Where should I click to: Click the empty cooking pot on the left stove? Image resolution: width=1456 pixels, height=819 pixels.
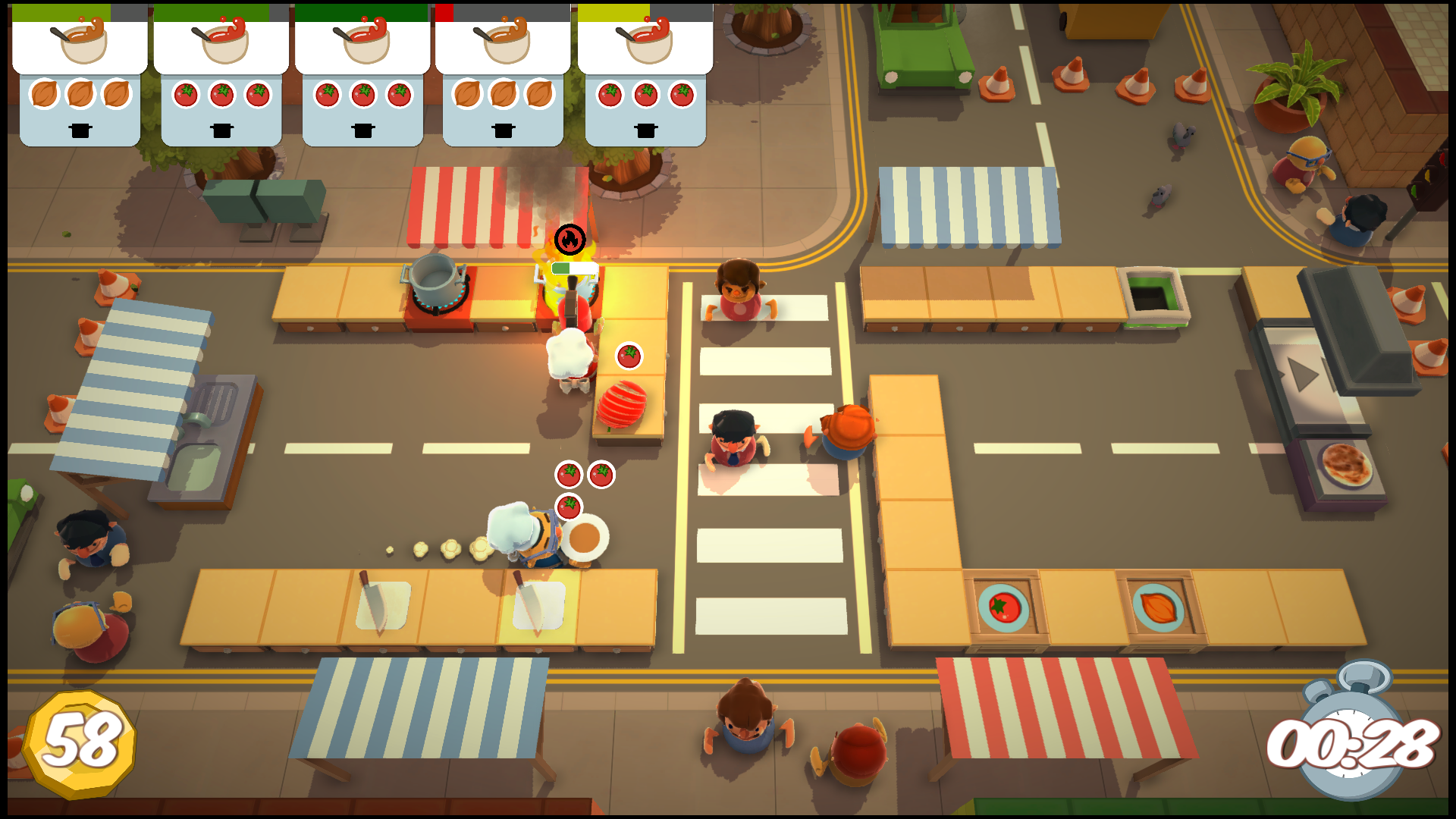[x=434, y=281]
